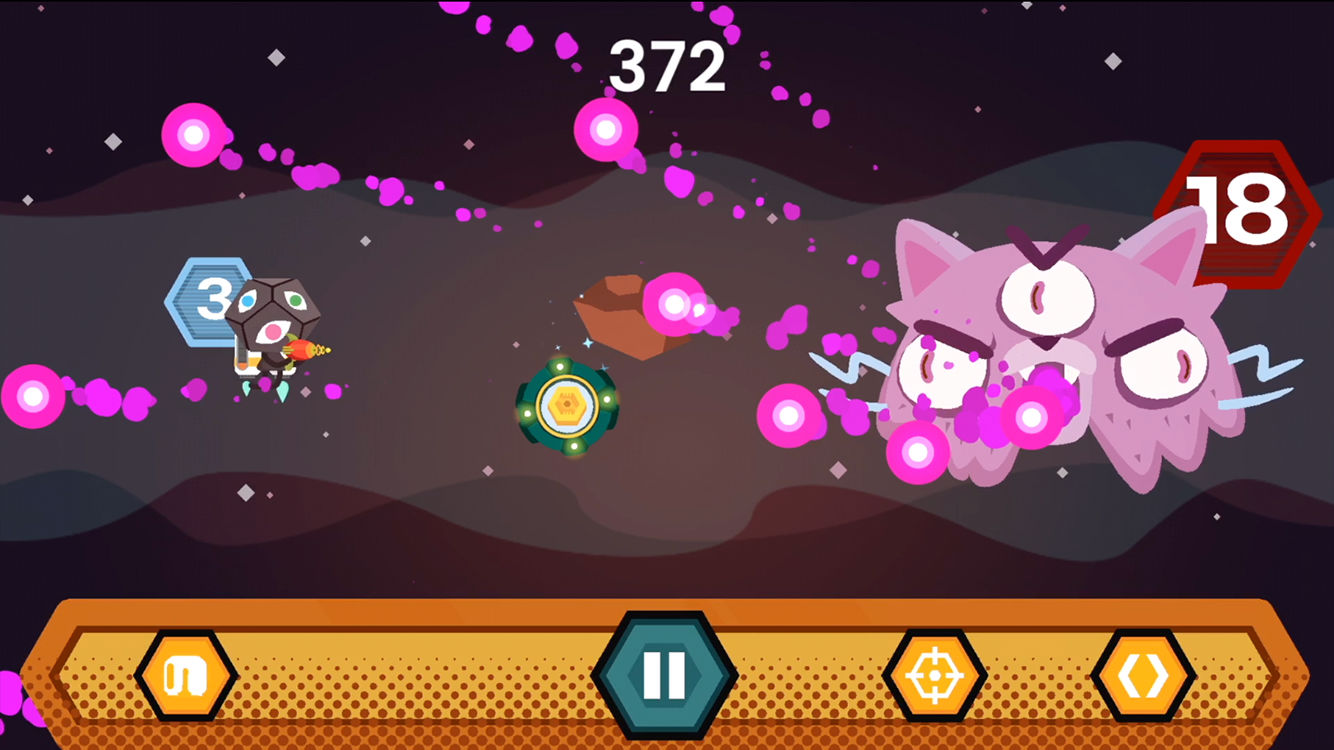Click the orange bottom control bar
1334x750 pixels.
coord(420,677)
